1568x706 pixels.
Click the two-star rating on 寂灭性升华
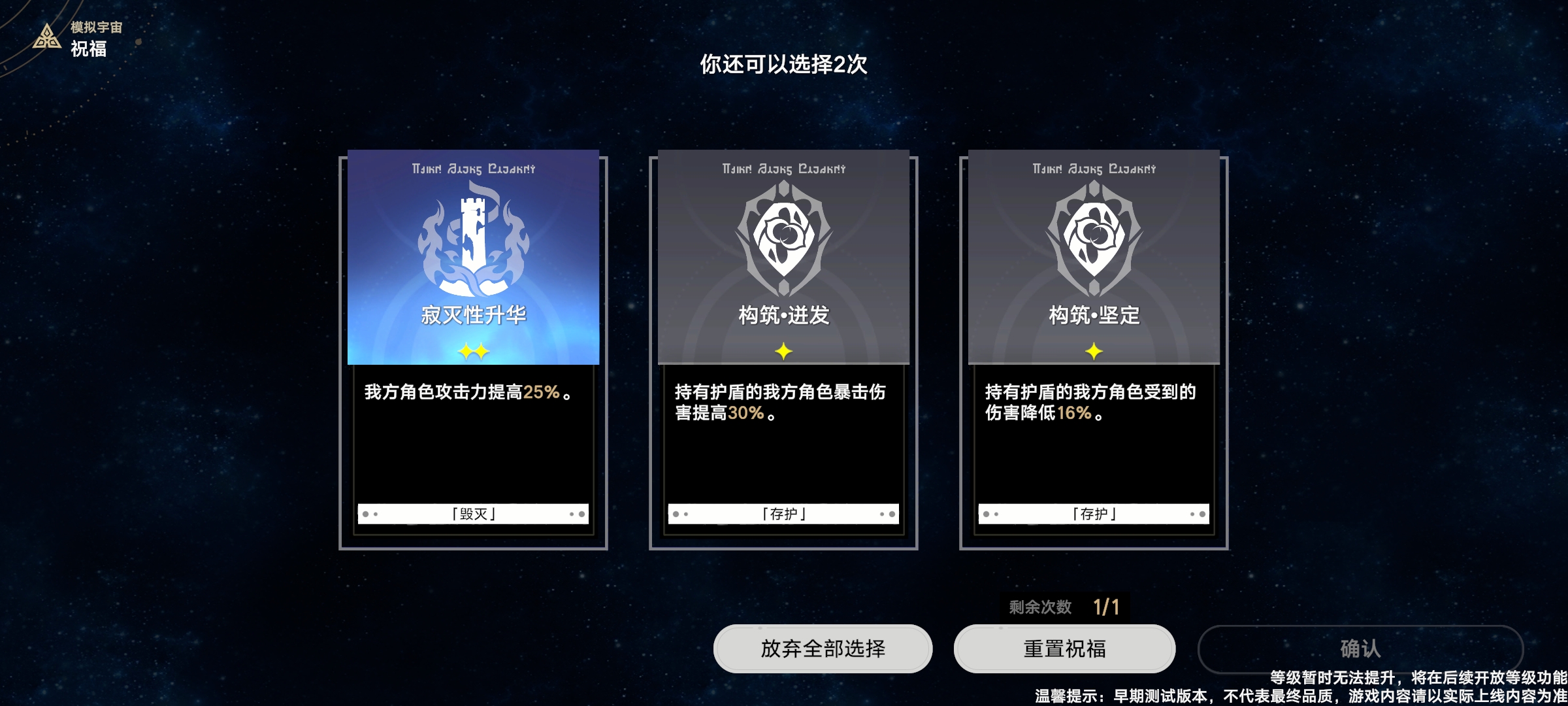point(474,350)
